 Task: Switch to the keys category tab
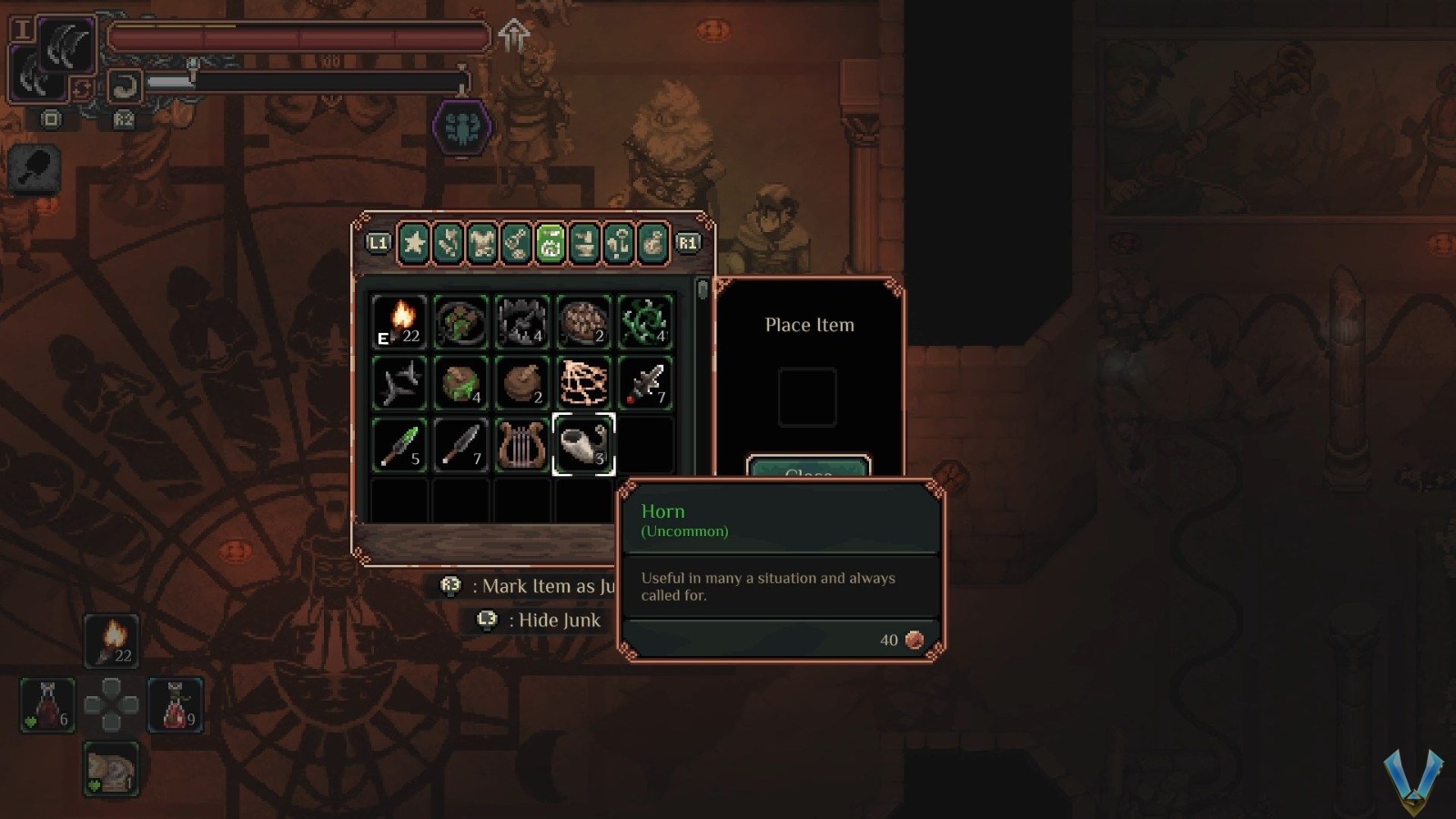pos(516,243)
